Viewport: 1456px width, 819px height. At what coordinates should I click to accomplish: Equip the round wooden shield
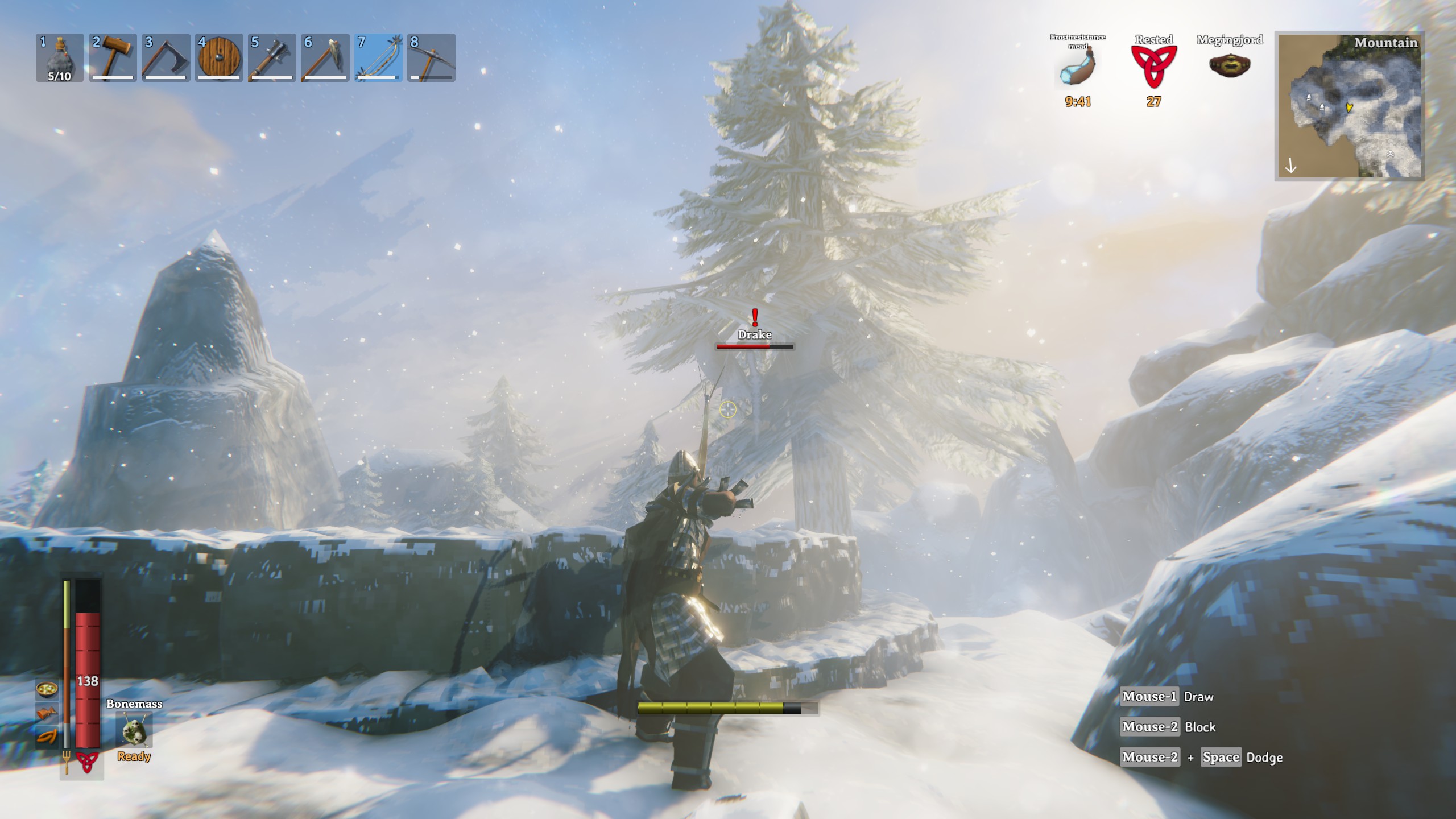tap(219, 57)
